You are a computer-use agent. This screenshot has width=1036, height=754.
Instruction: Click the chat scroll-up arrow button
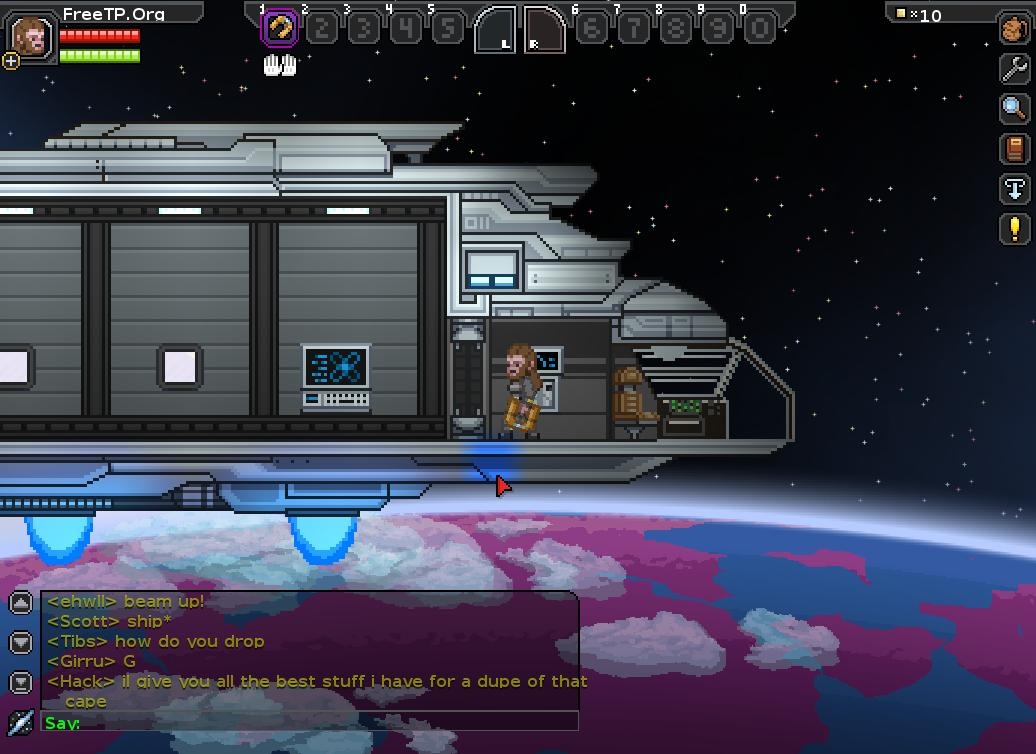point(21,602)
